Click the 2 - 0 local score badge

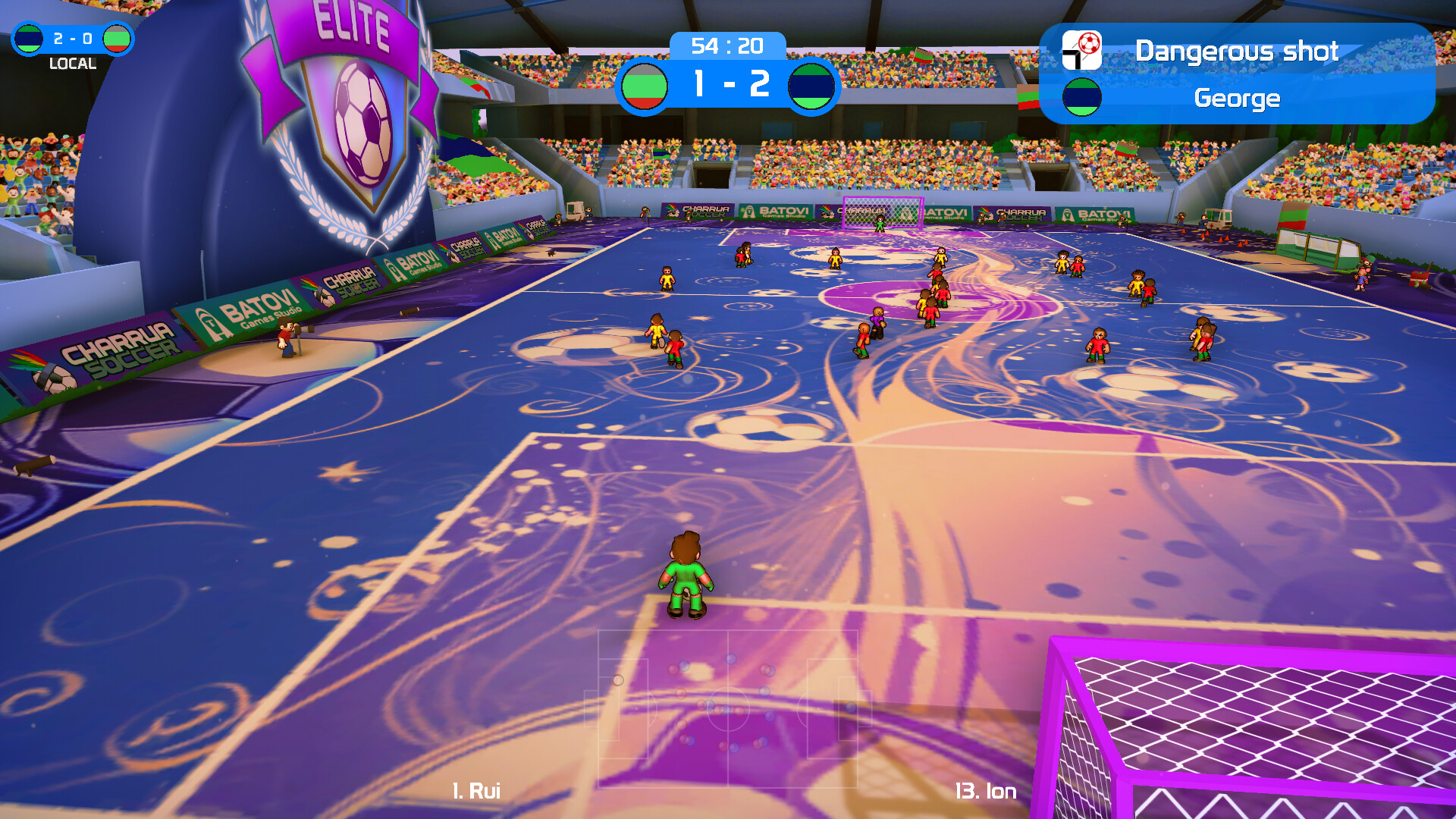72,37
